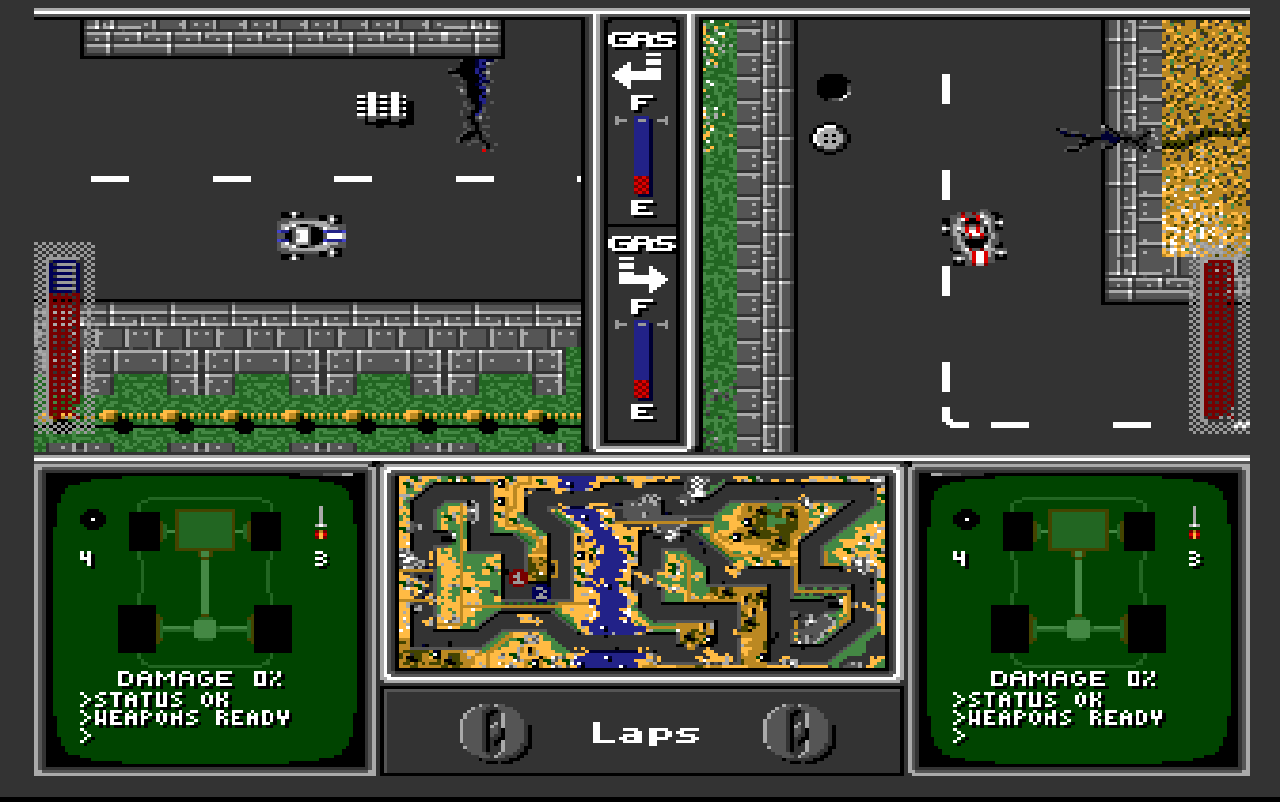The width and height of the screenshot is (1280, 802).
Task: Click the rear-right tire on right car schematic
Action: 1147,628
